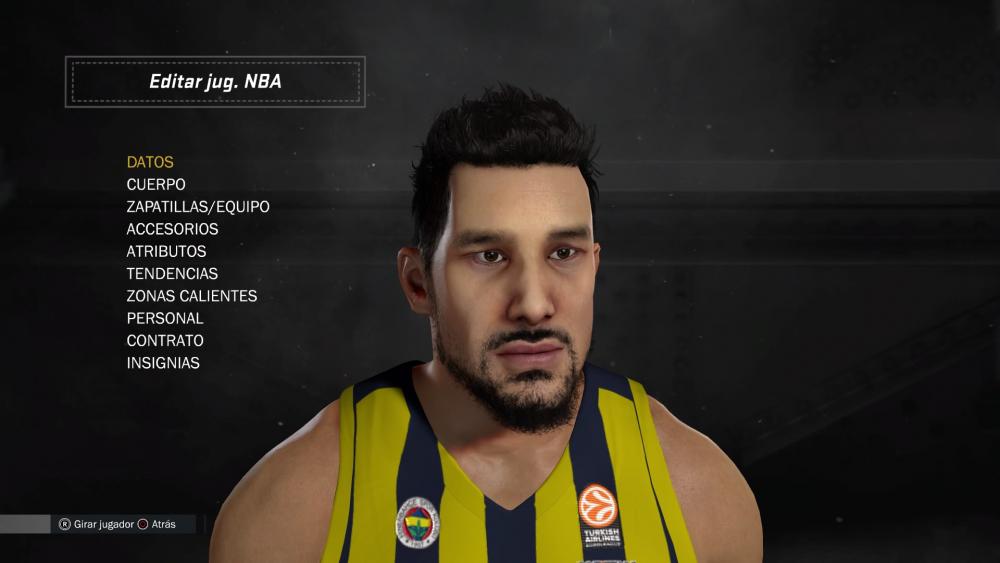Viewport: 1000px width, 563px height.
Task: Open the PERSONAL section
Action: (x=165, y=318)
